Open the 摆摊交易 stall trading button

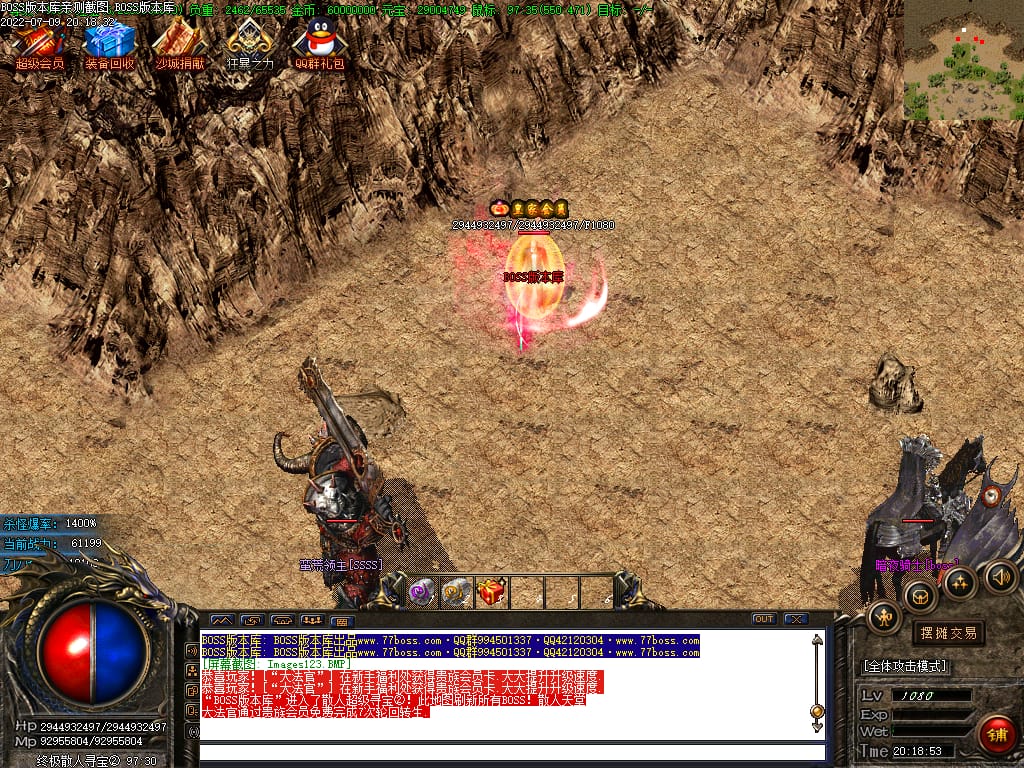pyautogui.click(x=948, y=633)
